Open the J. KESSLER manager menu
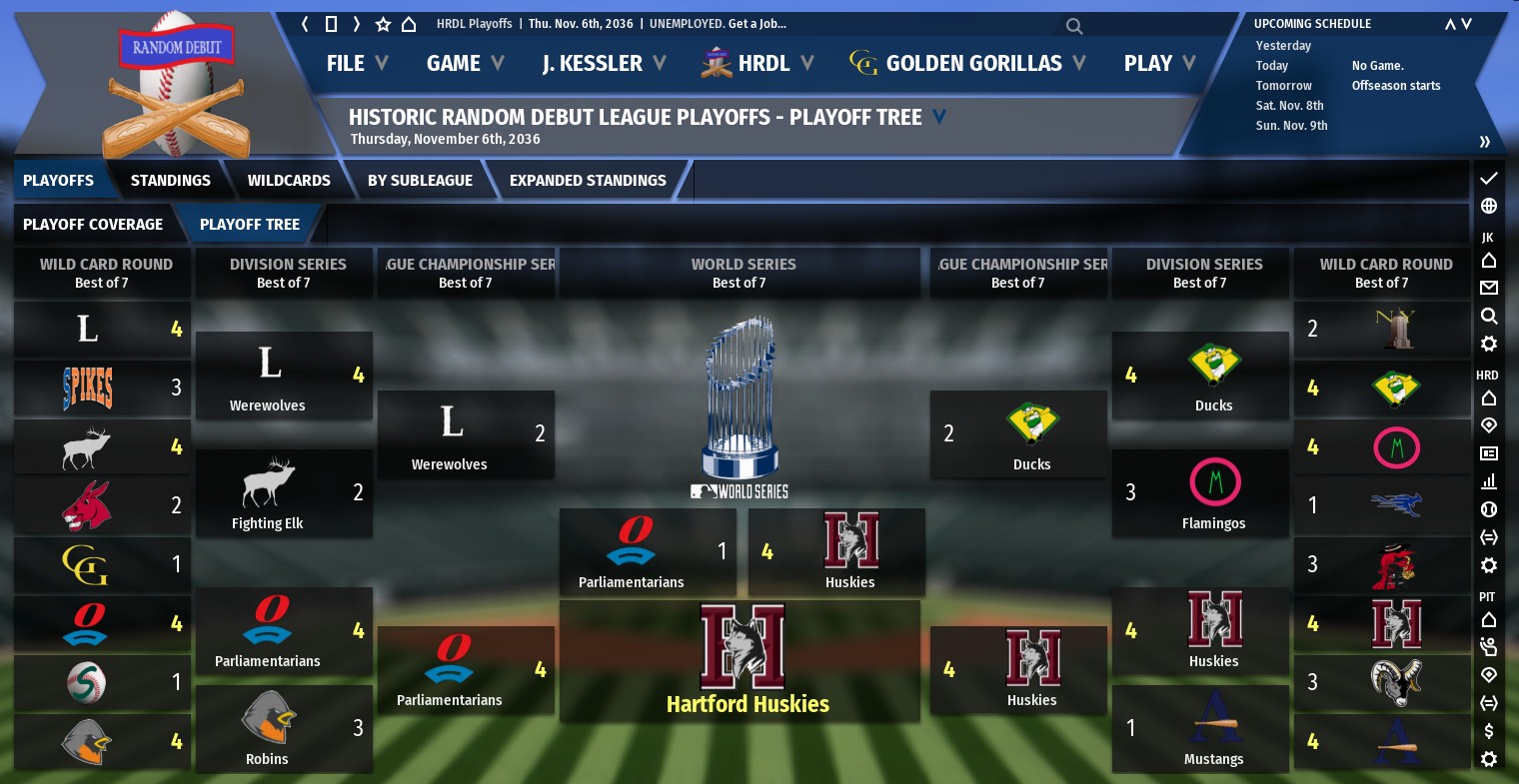Screen dimensions: 1519x784 604,63
